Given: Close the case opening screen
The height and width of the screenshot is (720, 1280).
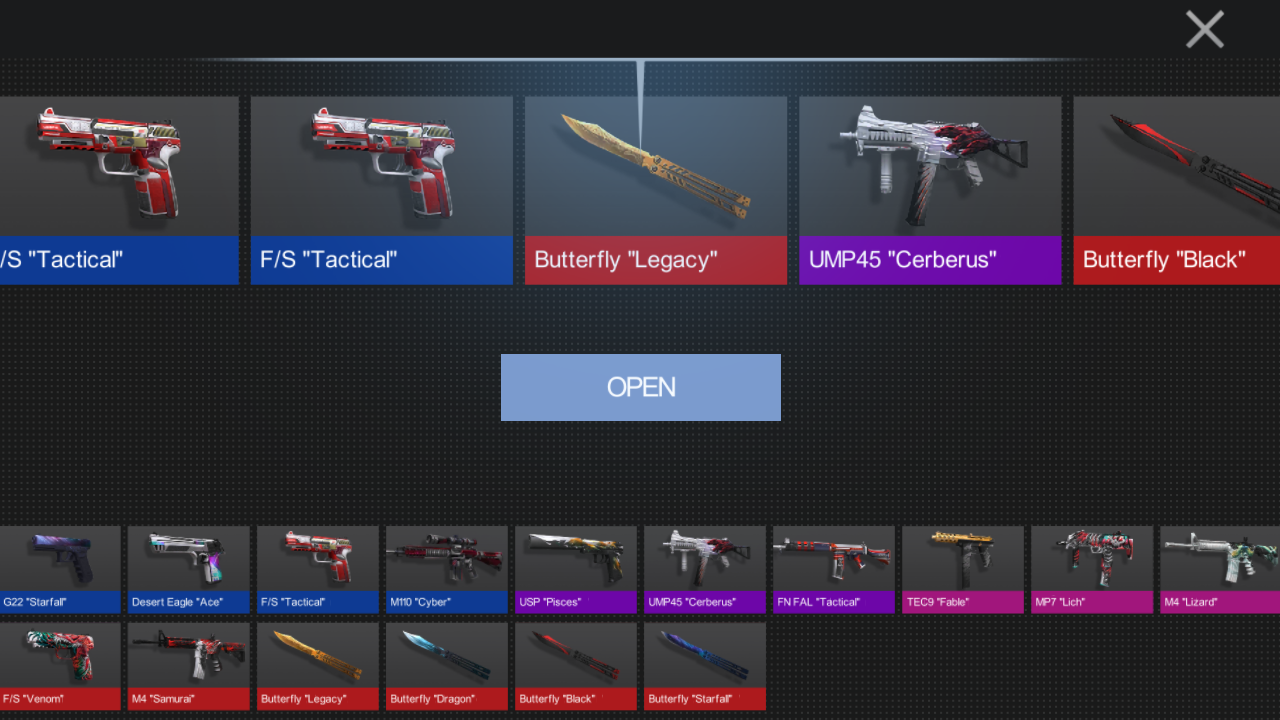Looking at the screenshot, I should pyautogui.click(x=1204, y=29).
